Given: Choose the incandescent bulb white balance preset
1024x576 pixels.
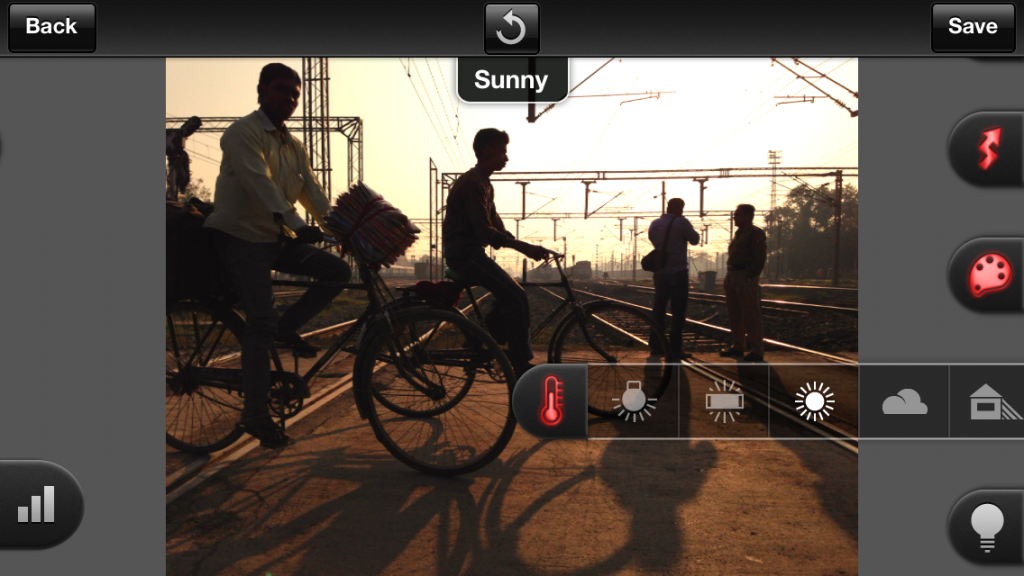Looking at the screenshot, I should coord(634,401).
